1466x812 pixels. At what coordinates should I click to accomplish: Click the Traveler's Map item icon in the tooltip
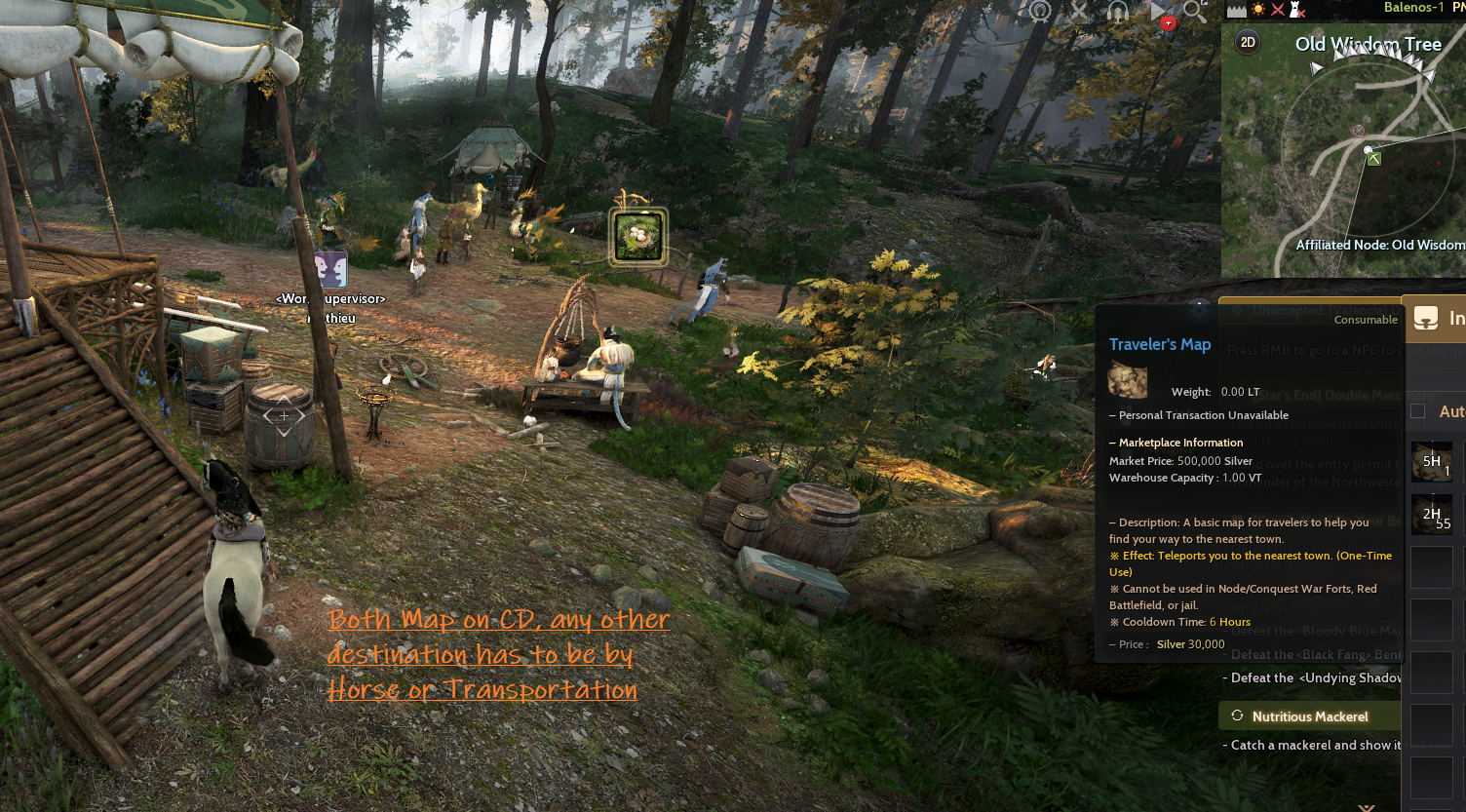tap(1127, 380)
